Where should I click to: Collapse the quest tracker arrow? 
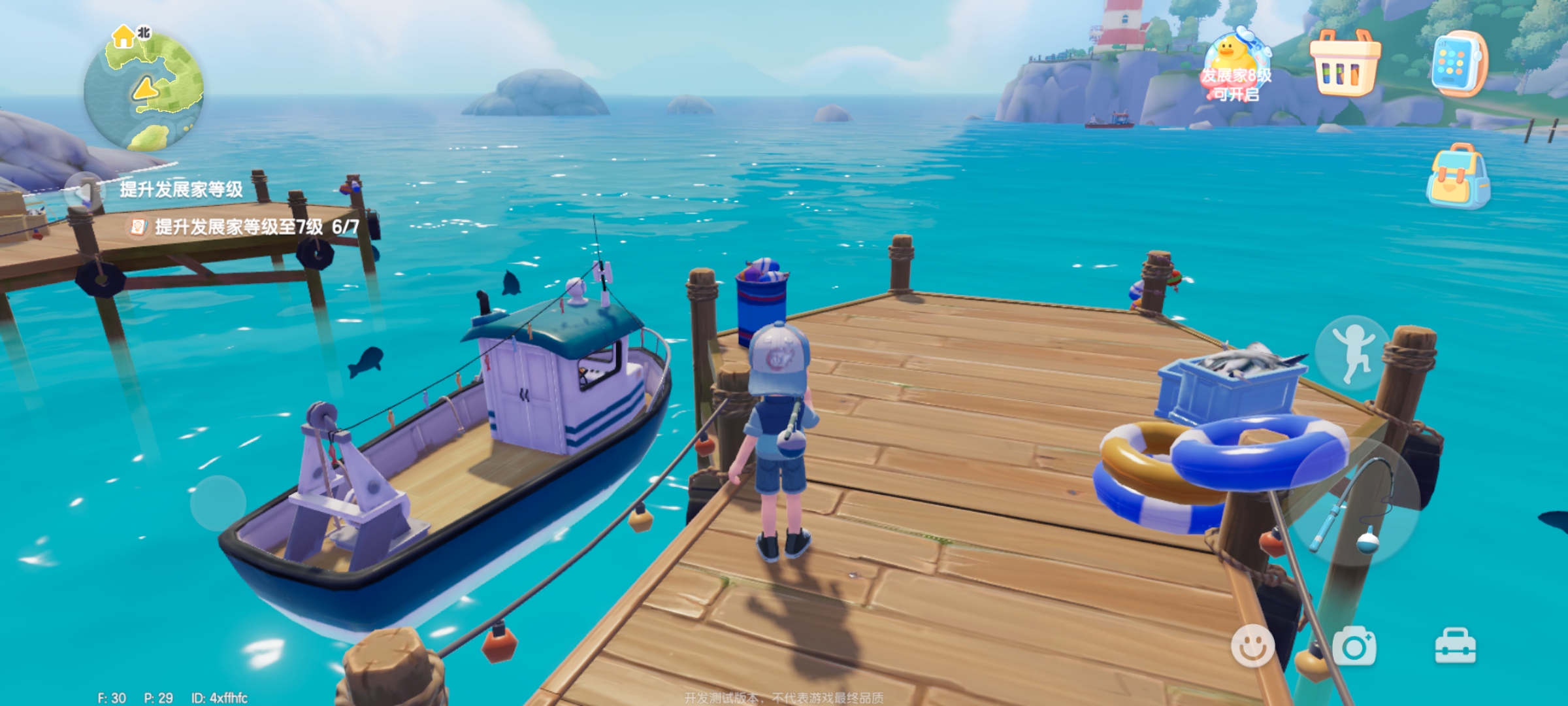click(x=84, y=192)
